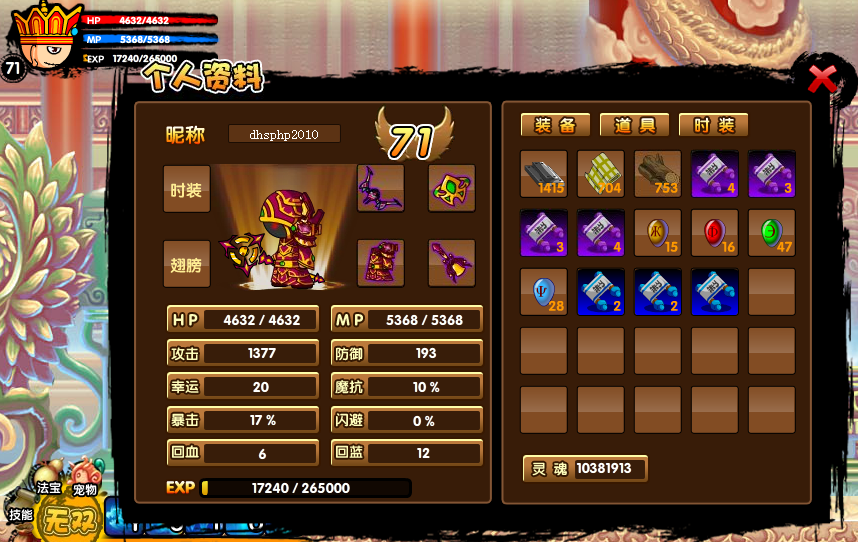Click the equipped gold-and-green ring slot
The height and width of the screenshot is (542, 858).
(452, 188)
